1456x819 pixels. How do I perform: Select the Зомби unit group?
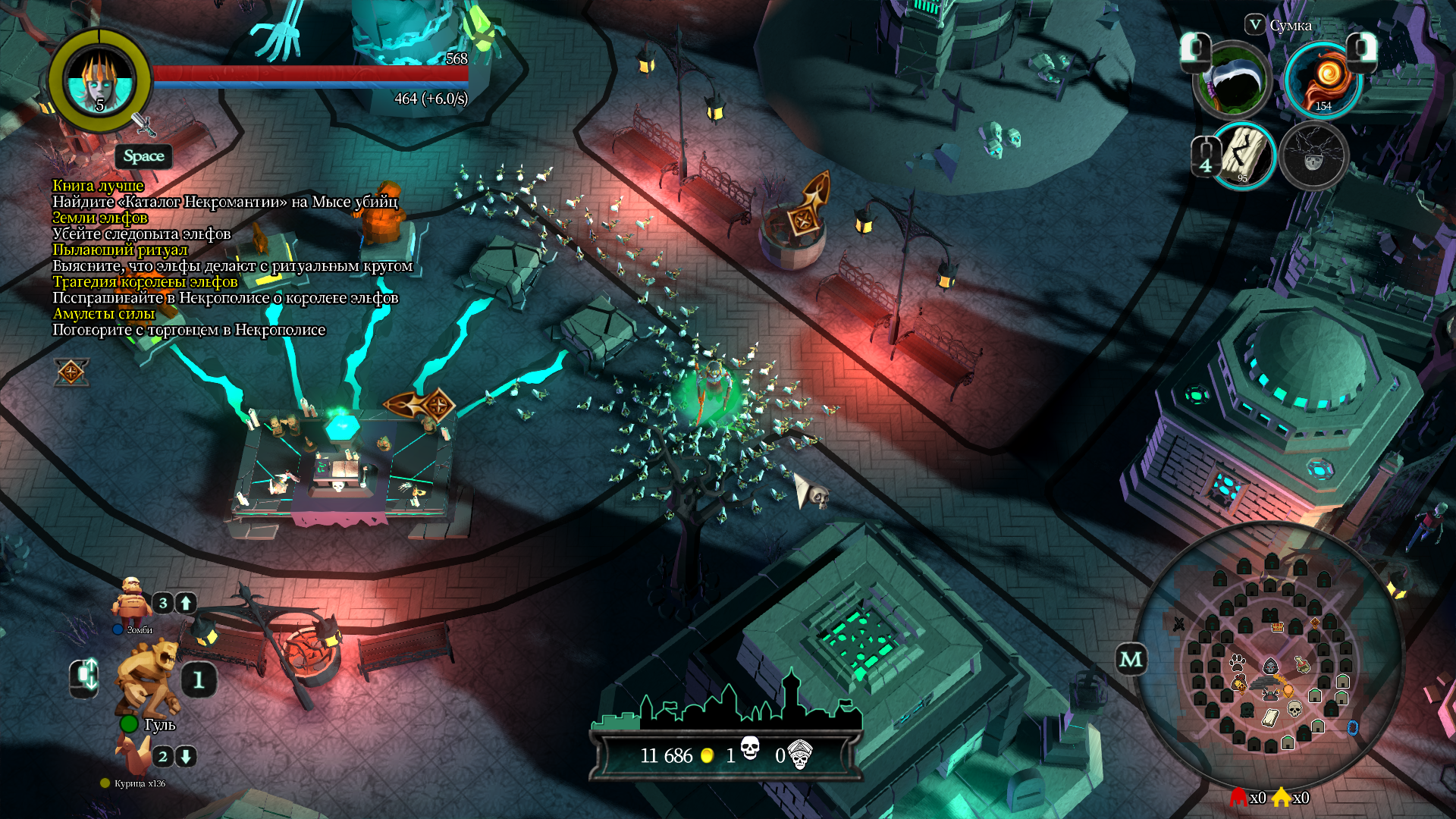(x=133, y=603)
